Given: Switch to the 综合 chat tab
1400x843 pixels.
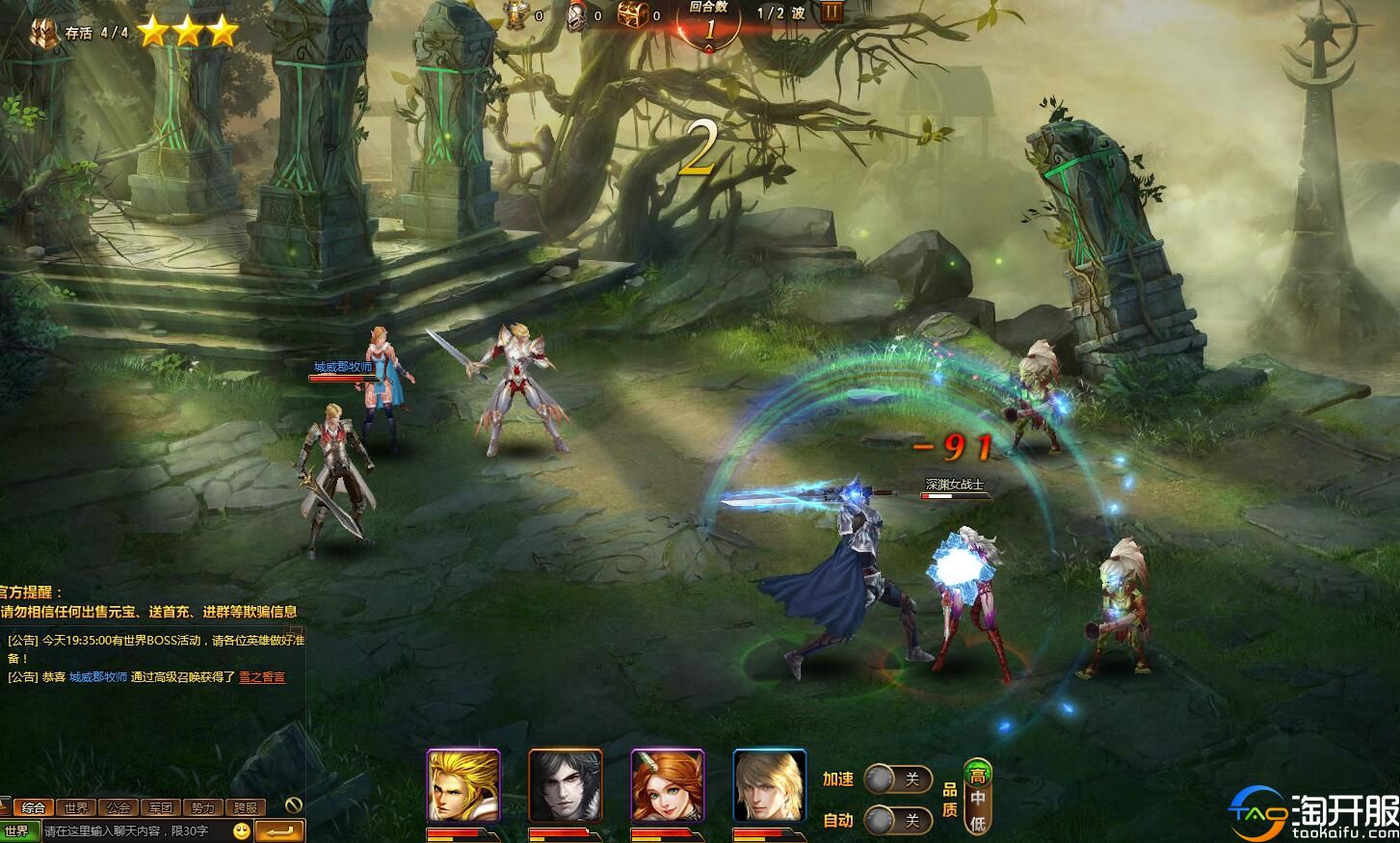Looking at the screenshot, I should 33,807.
